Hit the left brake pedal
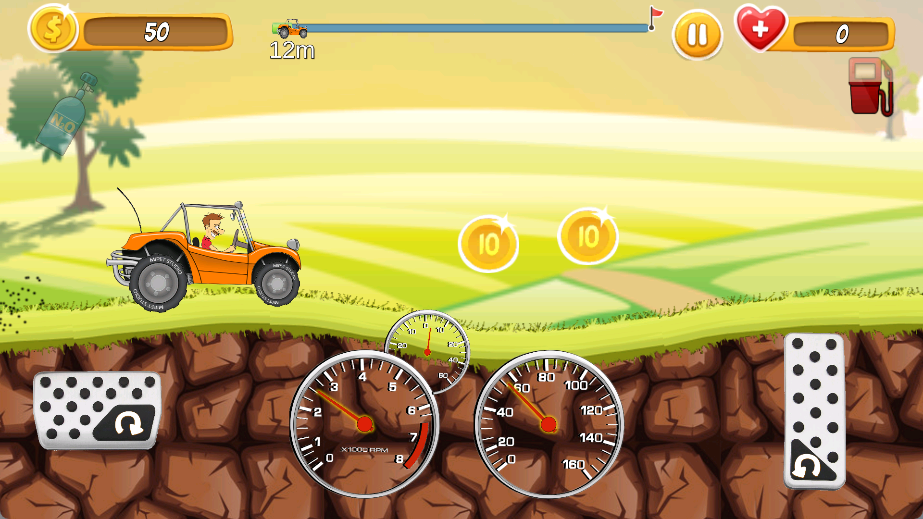 pos(97,410)
